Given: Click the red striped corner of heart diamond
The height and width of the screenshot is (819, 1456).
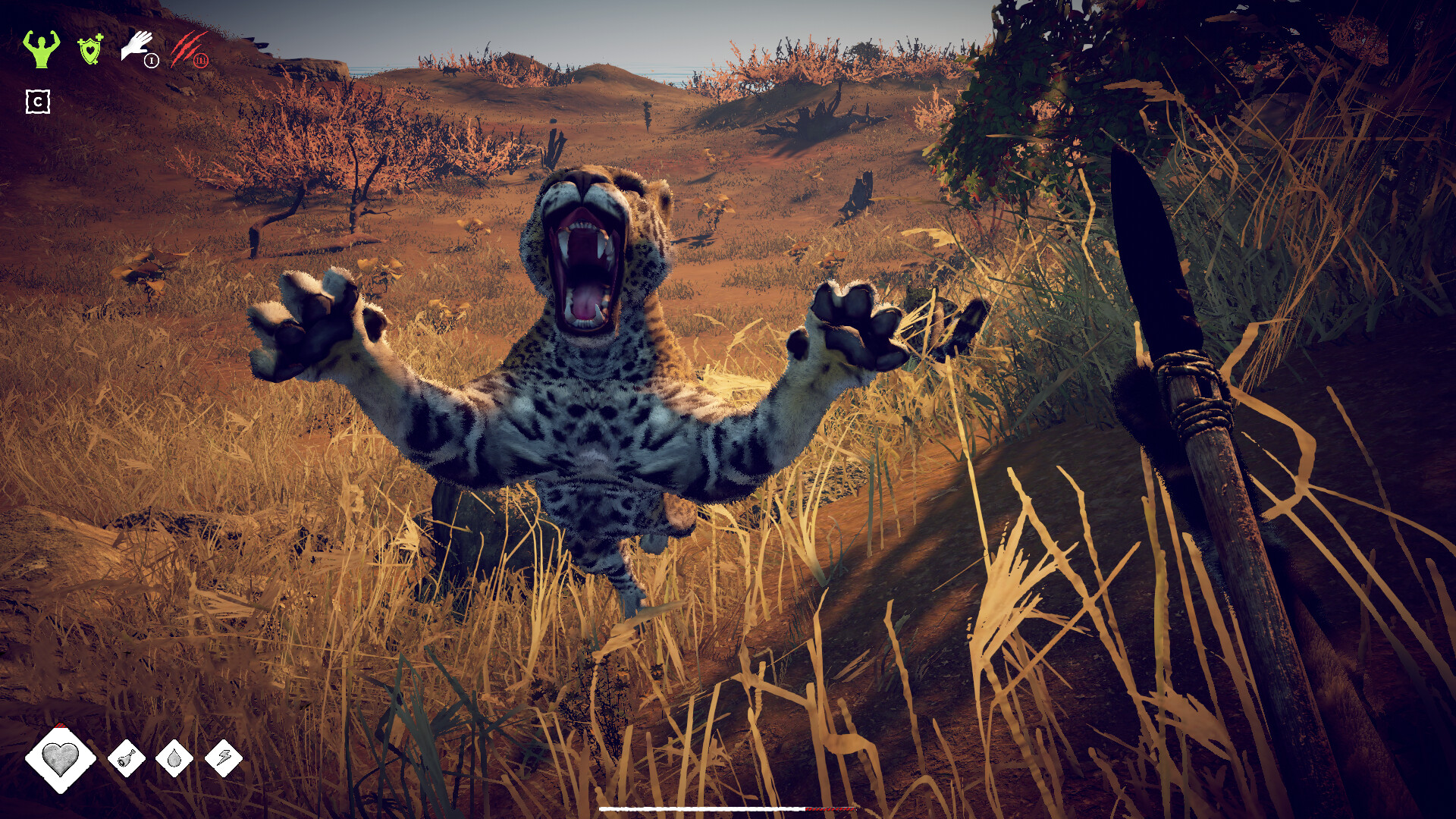Looking at the screenshot, I should [61, 726].
